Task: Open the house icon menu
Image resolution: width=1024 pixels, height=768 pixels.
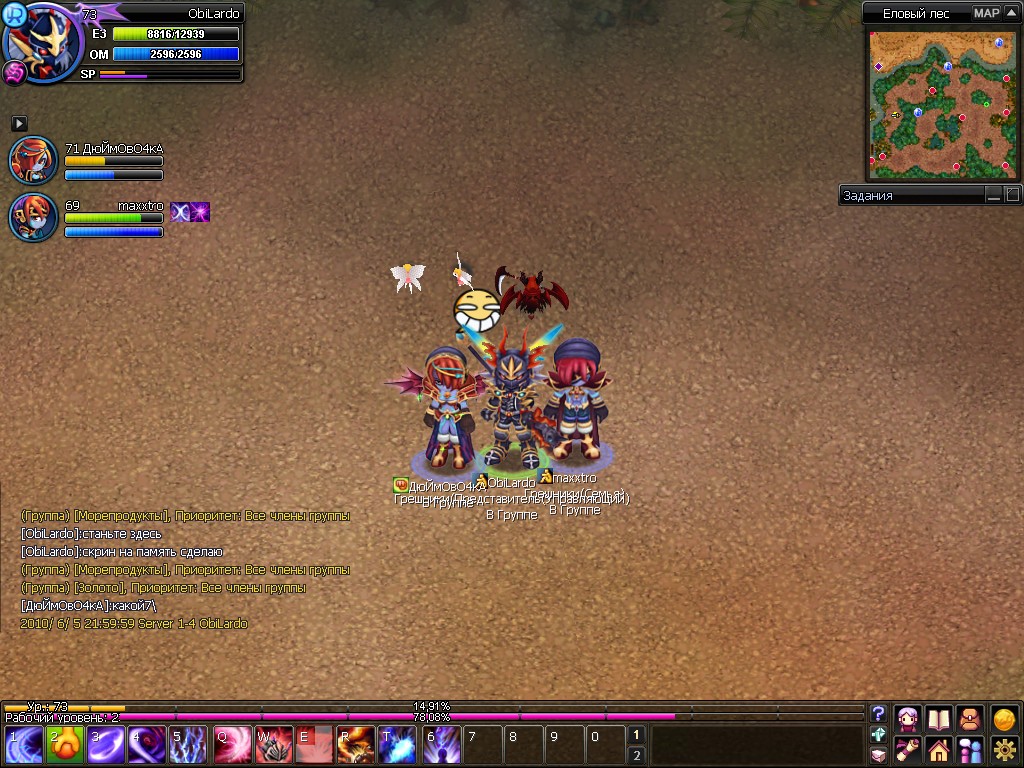Action: 938,749
